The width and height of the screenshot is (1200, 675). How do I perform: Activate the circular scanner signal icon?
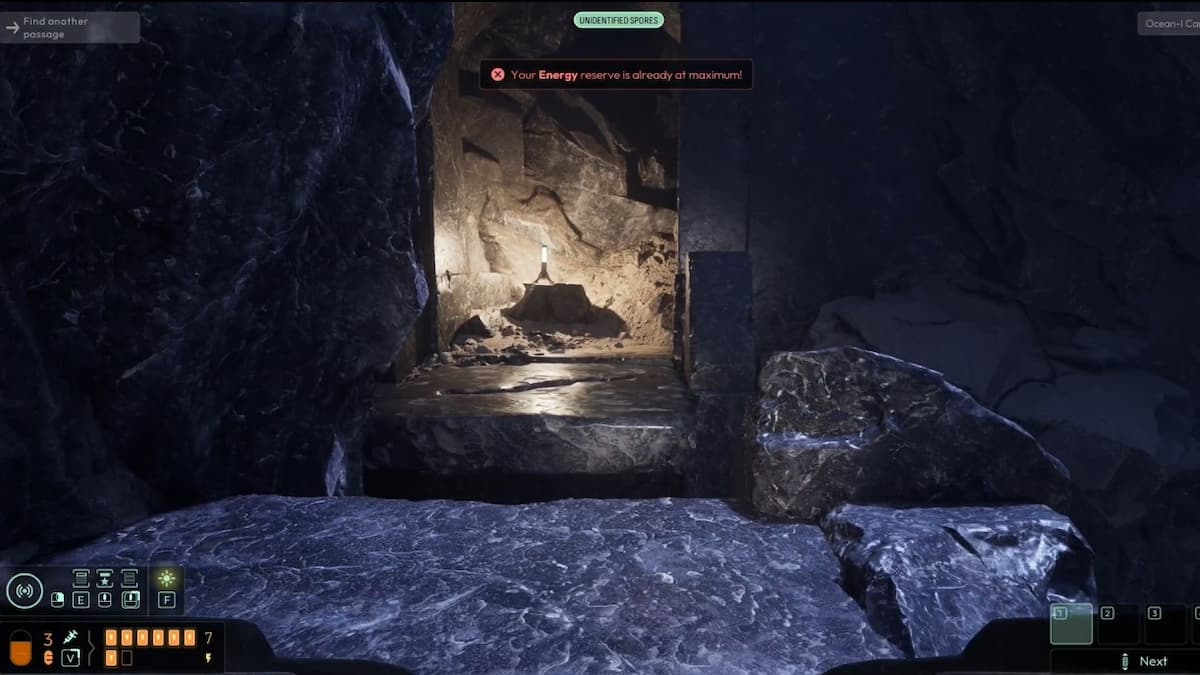point(24,590)
